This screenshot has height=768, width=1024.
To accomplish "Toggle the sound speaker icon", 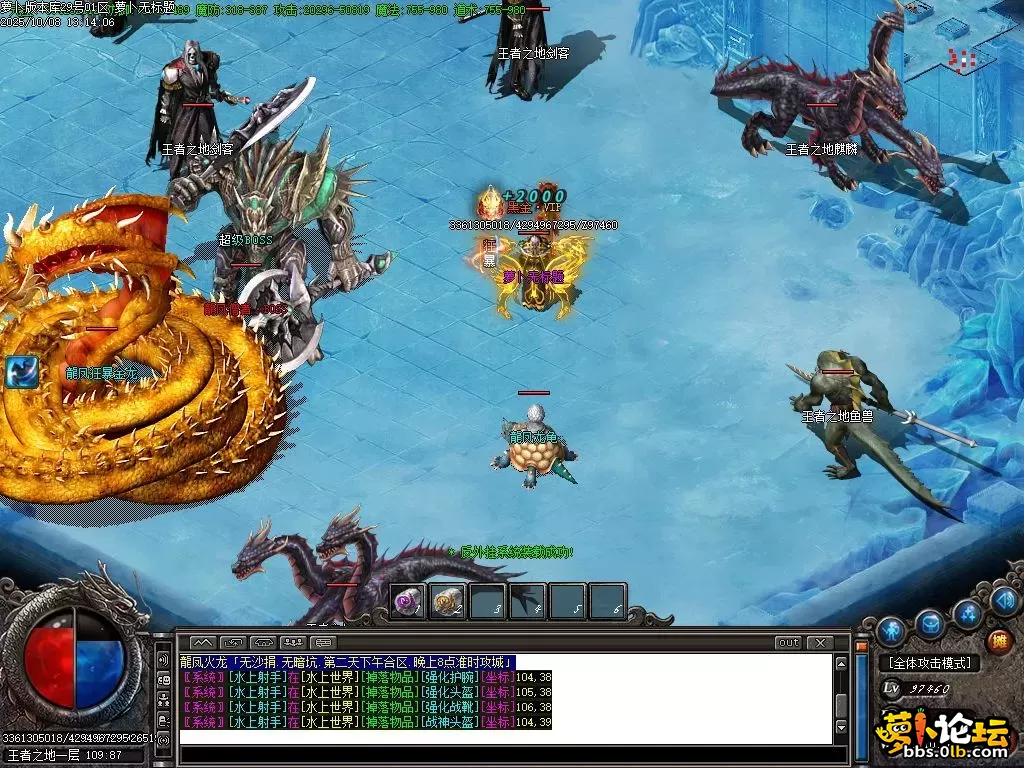I will (1005, 600).
